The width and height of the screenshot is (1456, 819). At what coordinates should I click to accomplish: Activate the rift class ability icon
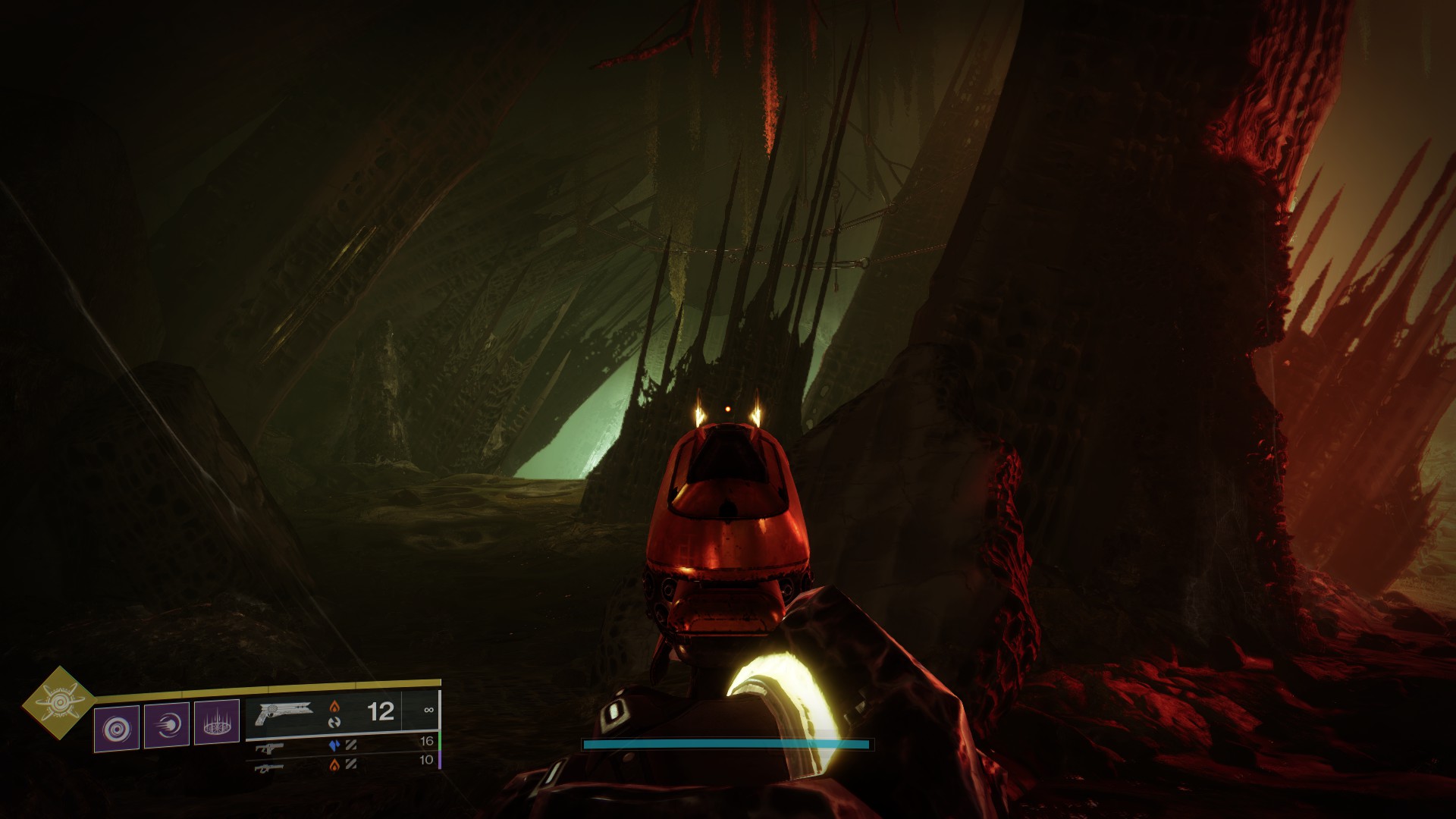point(217,723)
